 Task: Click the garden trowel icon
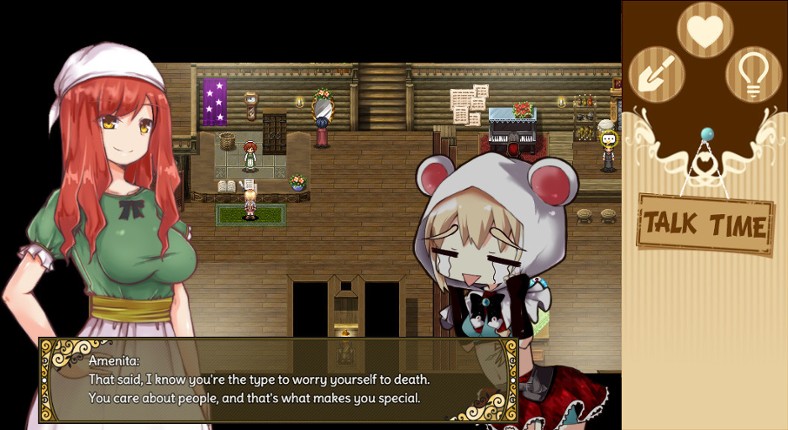coord(656,74)
